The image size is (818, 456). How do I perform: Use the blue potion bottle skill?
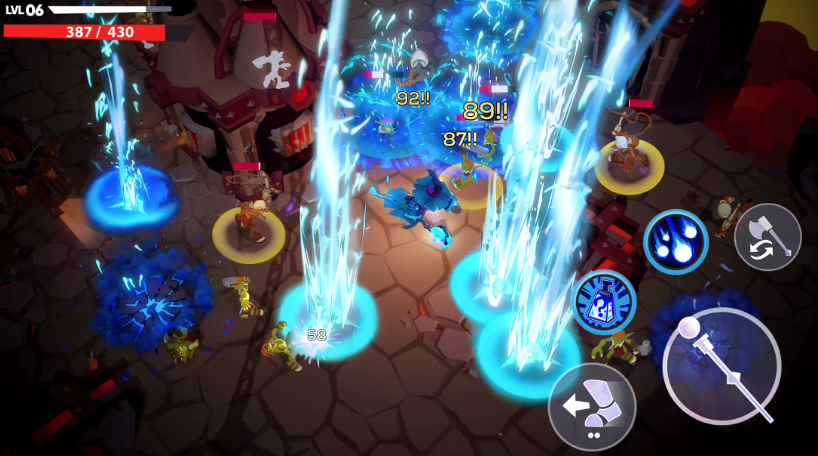[605, 302]
